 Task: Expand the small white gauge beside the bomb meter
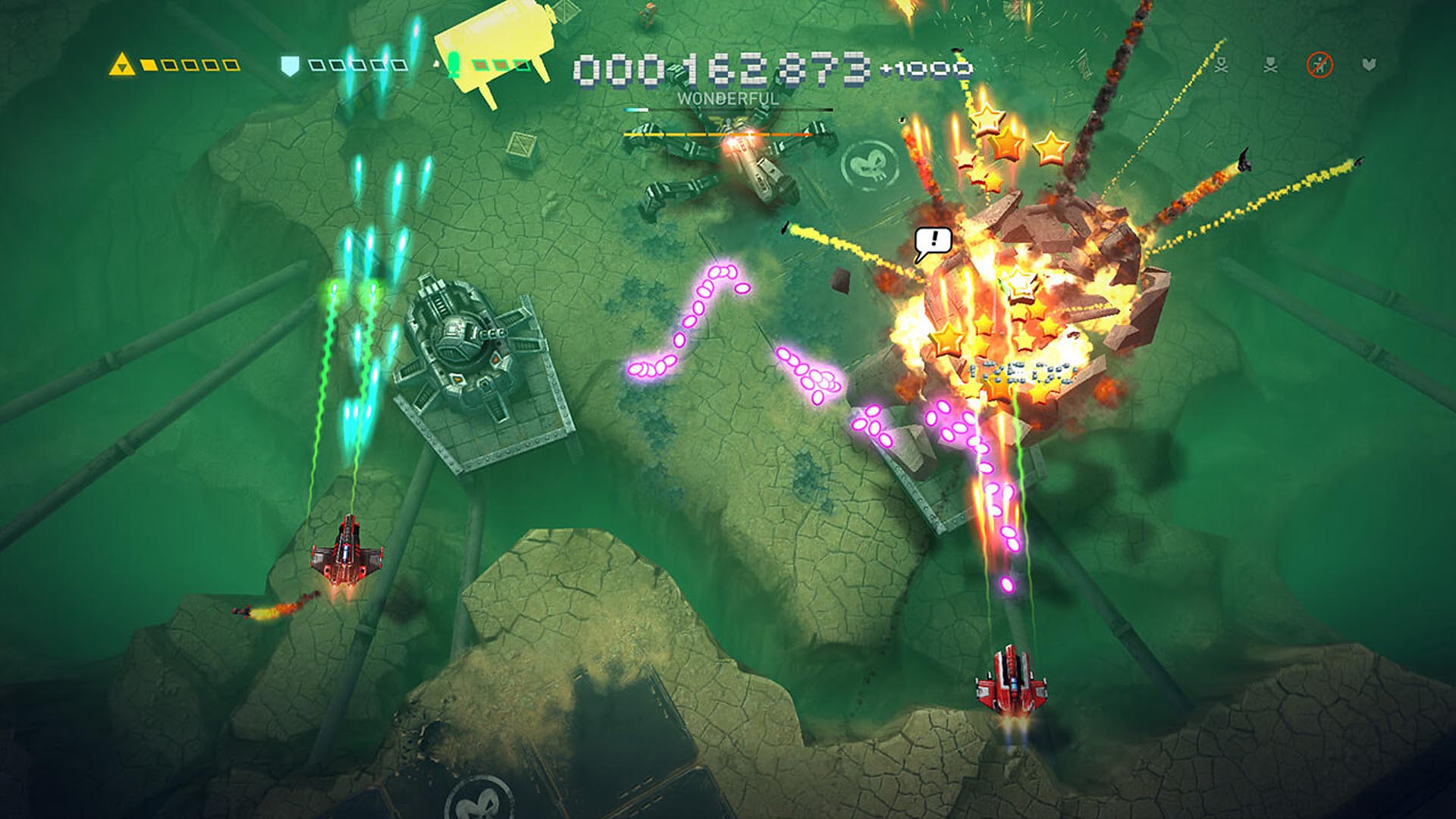(437, 65)
